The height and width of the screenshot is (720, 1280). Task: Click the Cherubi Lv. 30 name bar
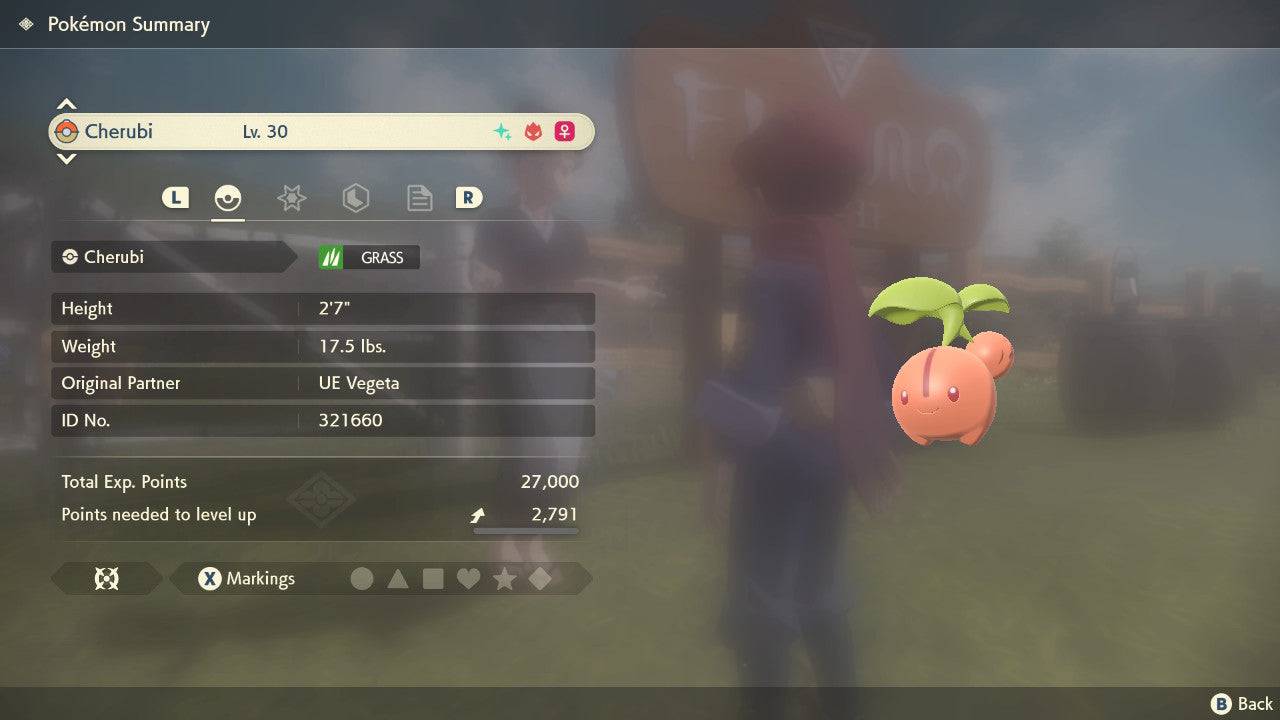point(321,132)
